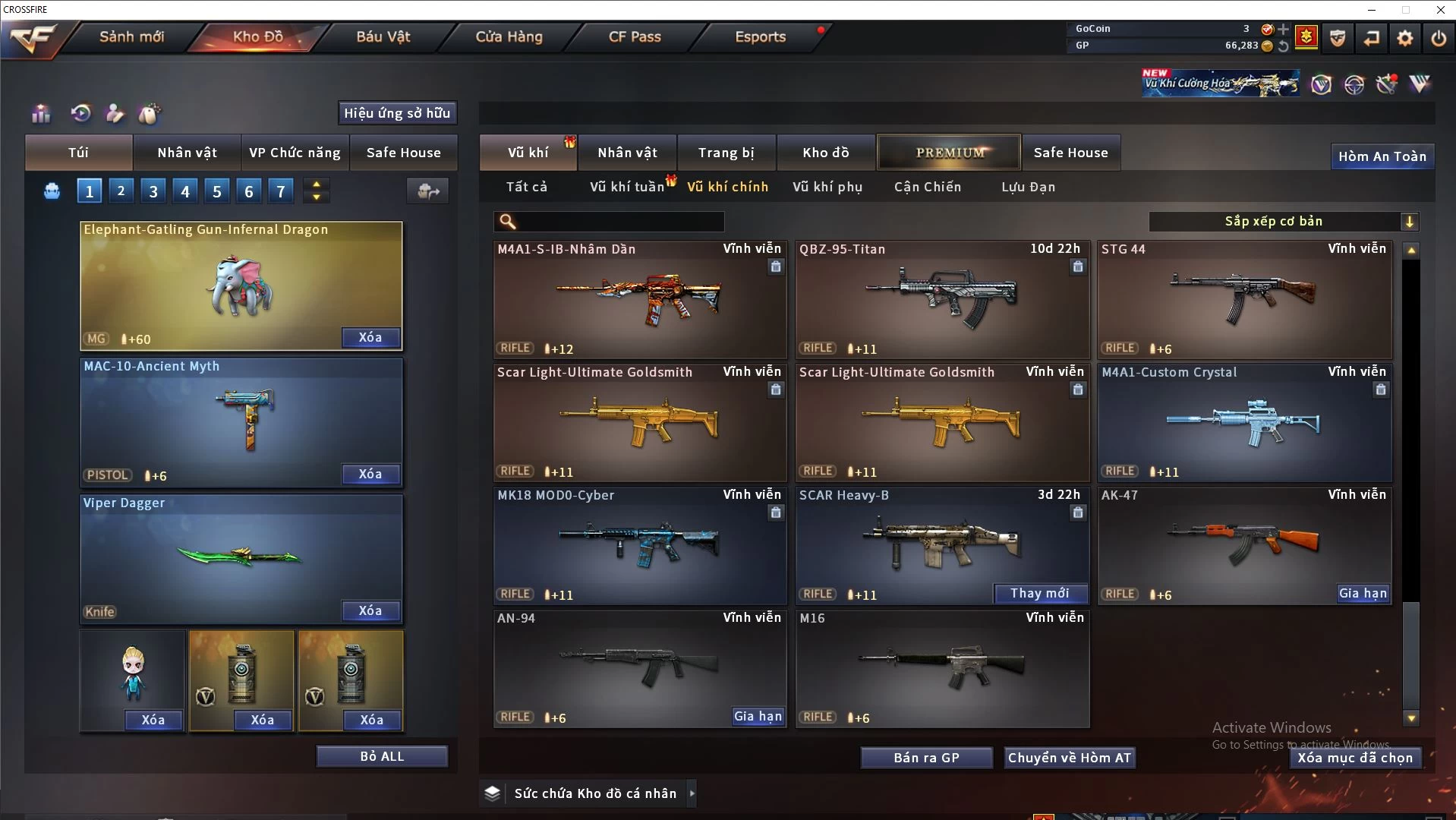Sell selected items via Bán ra GP
This screenshot has height=820, width=1456.
click(926, 758)
